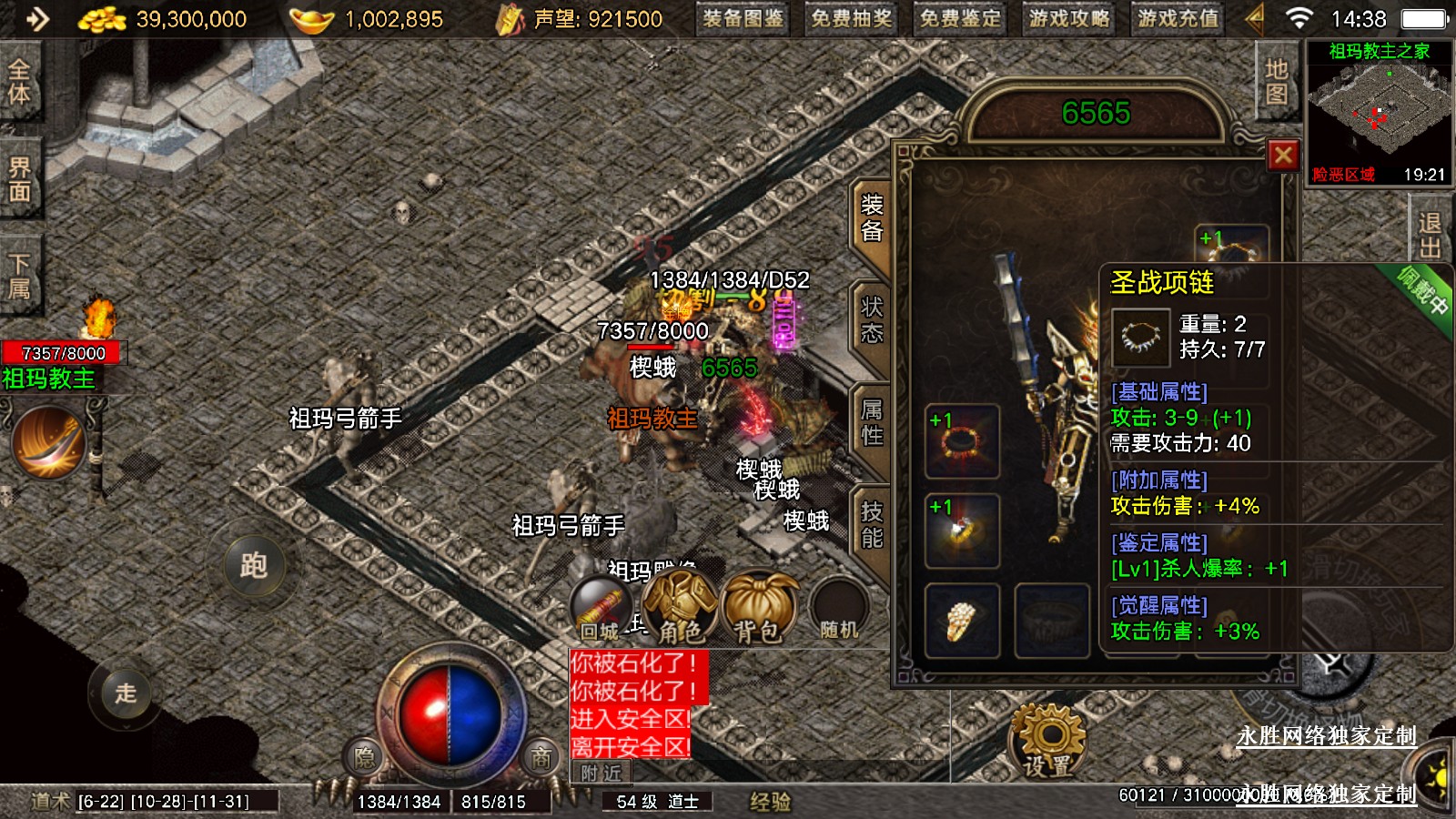Click the 退出 exit button
Viewport: 1456px width, 819px height.
[1429, 235]
